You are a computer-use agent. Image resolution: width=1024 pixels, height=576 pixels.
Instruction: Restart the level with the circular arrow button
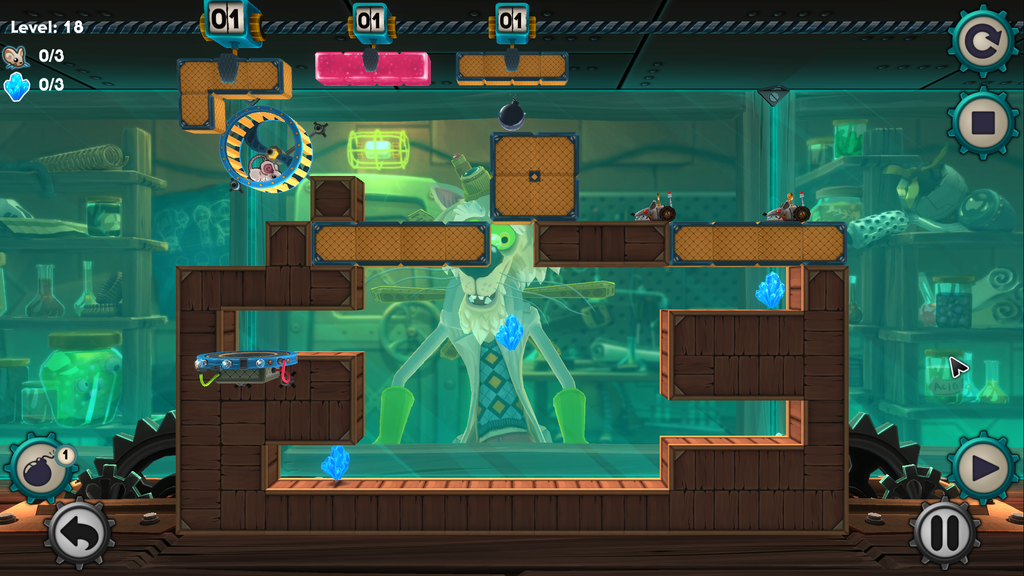click(x=981, y=42)
